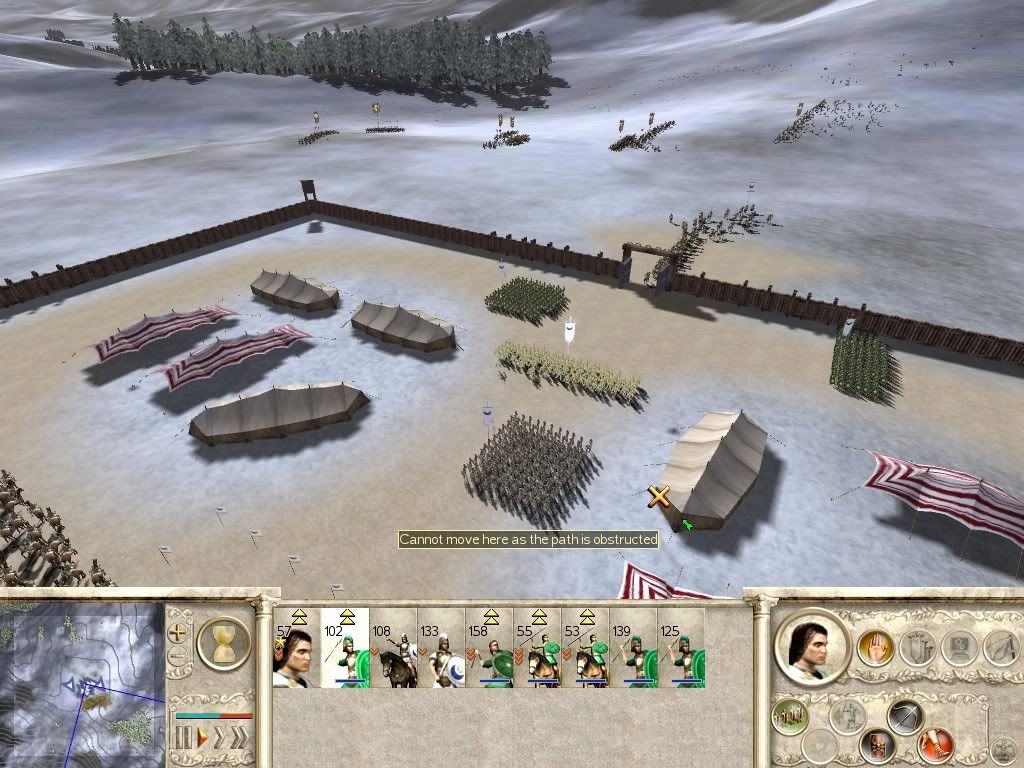Toggle fire at will bow icon

pyautogui.click(x=905, y=716)
